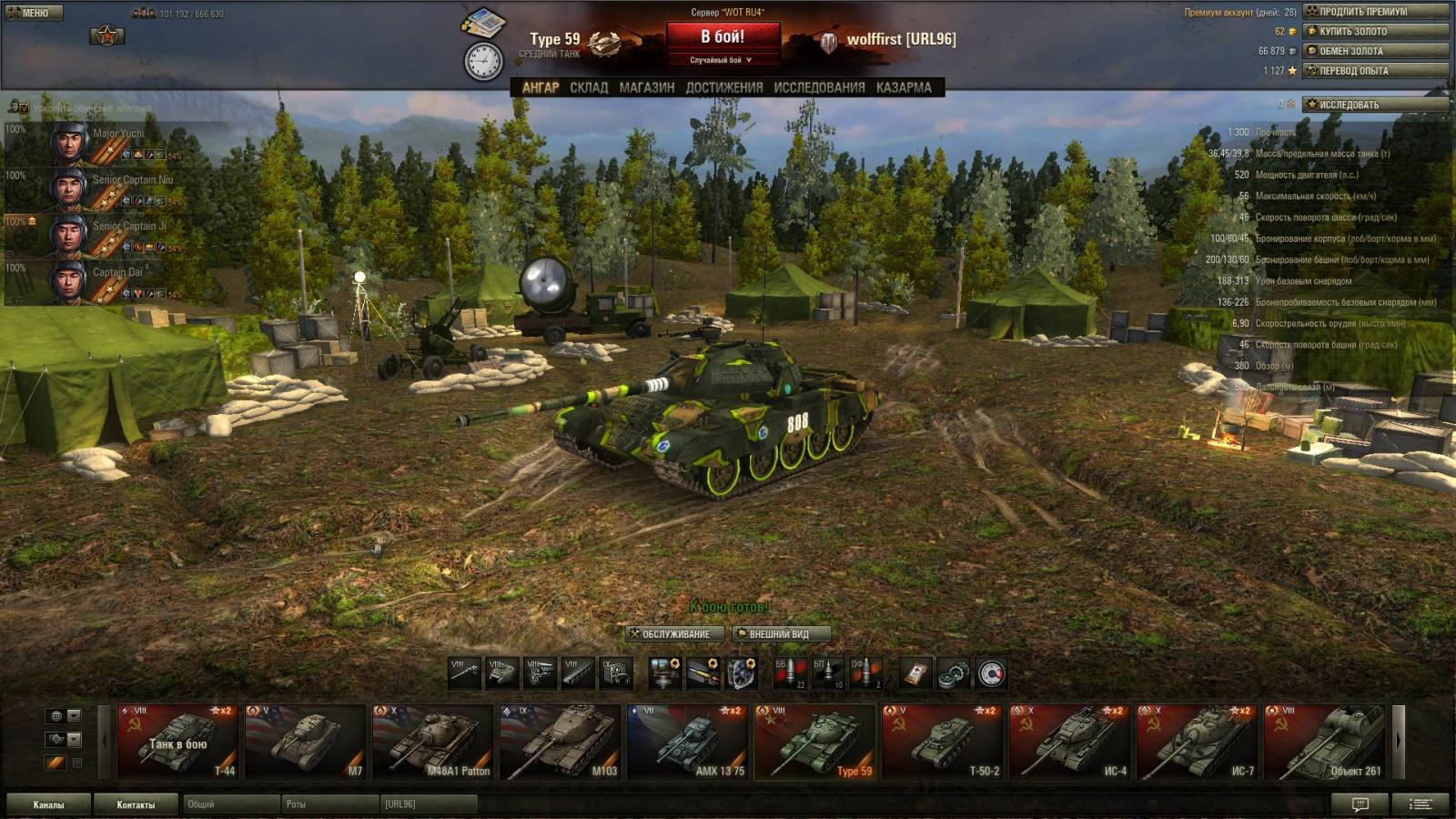The height and width of the screenshot is (819, 1456).
Task: Select the ПЕРЕВОД ОПЫТА button
Action: (1374, 71)
